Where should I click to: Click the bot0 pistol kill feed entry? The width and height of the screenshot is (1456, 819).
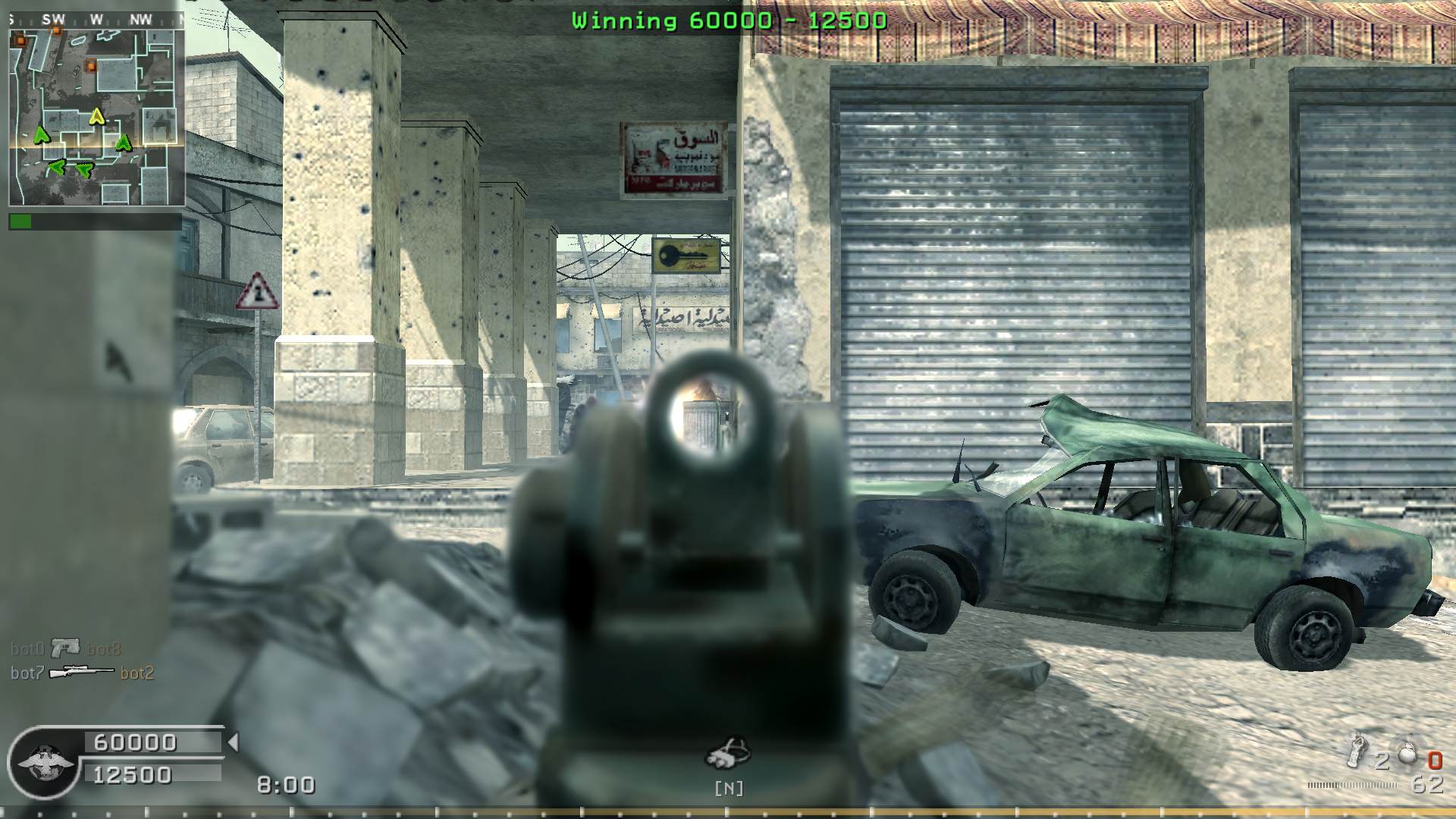(x=65, y=648)
